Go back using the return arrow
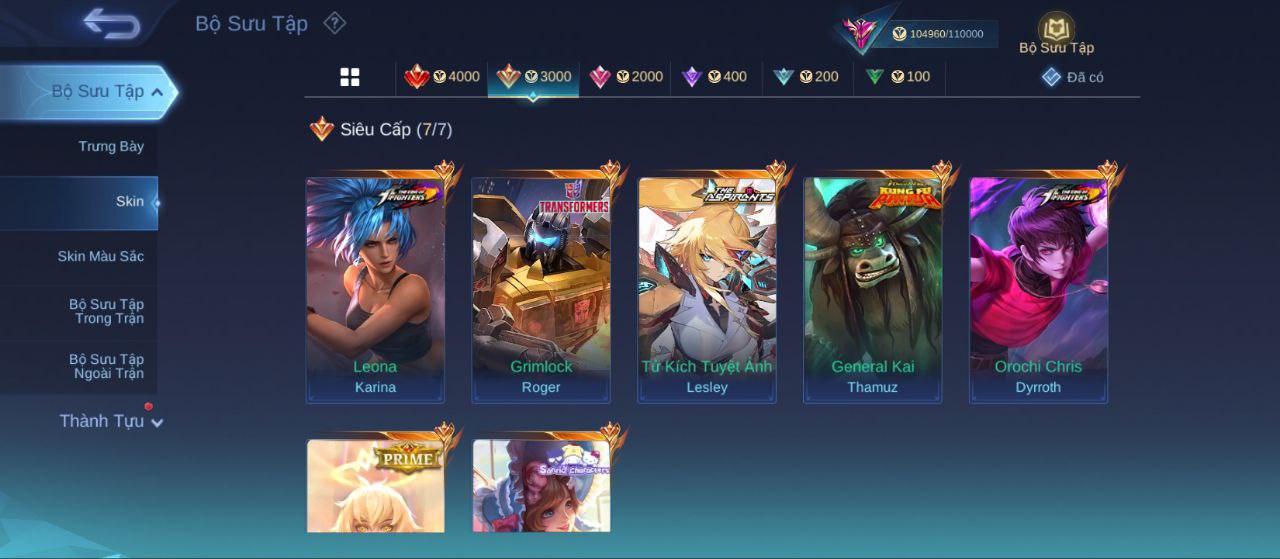The width and height of the screenshot is (1280, 559). 111,24
